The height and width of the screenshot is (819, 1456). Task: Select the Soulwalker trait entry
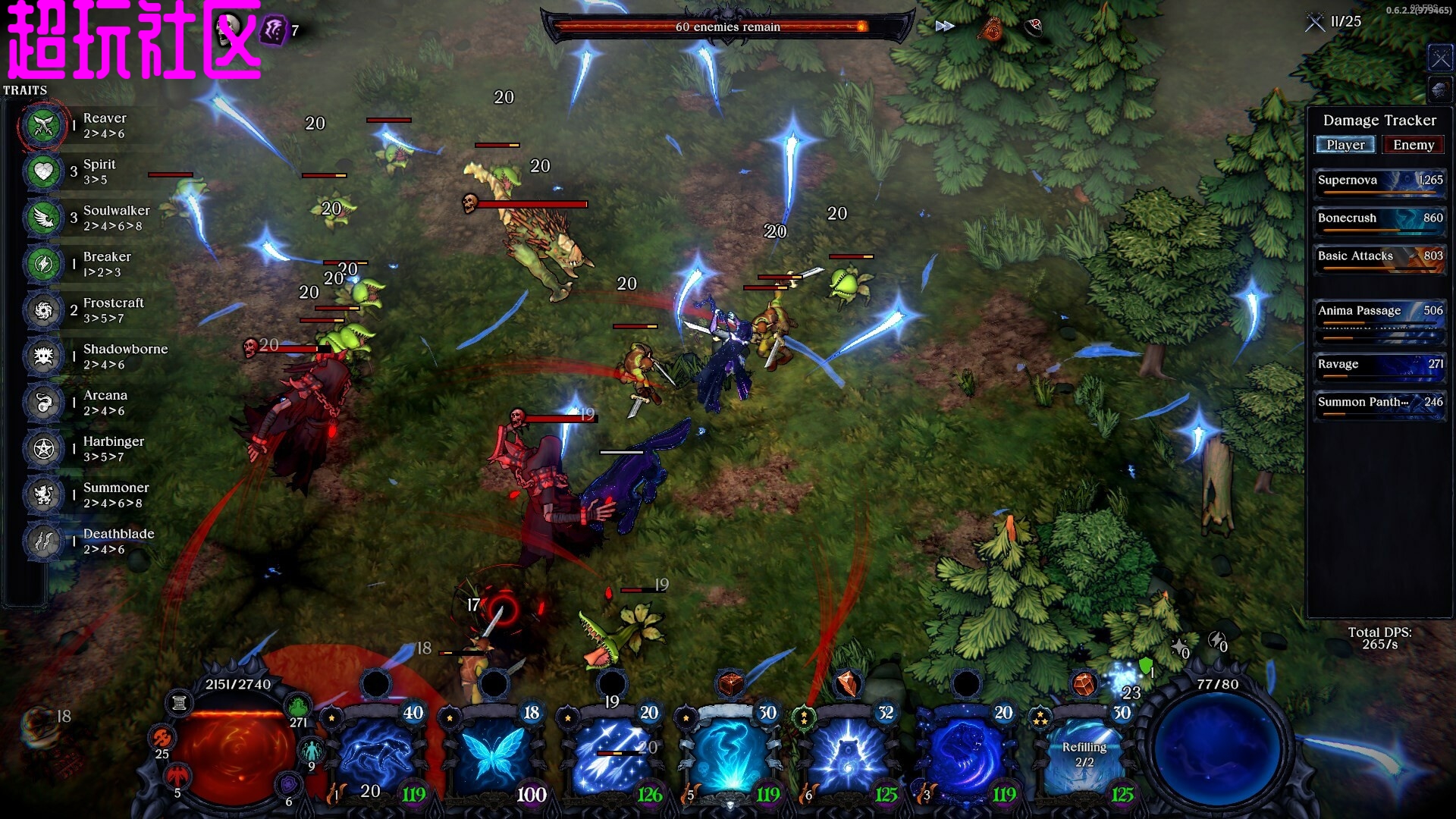tap(116, 218)
